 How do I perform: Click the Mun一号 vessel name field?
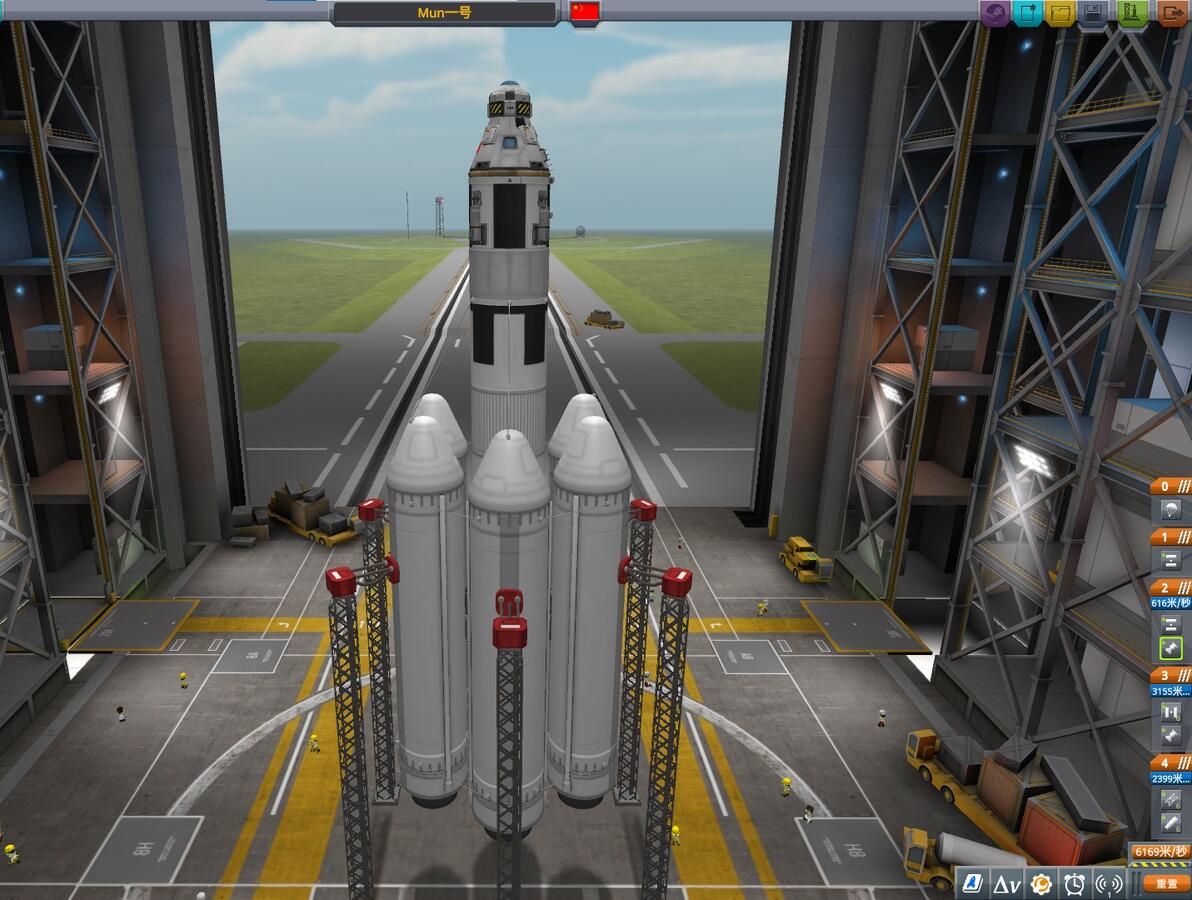[444, 13]
